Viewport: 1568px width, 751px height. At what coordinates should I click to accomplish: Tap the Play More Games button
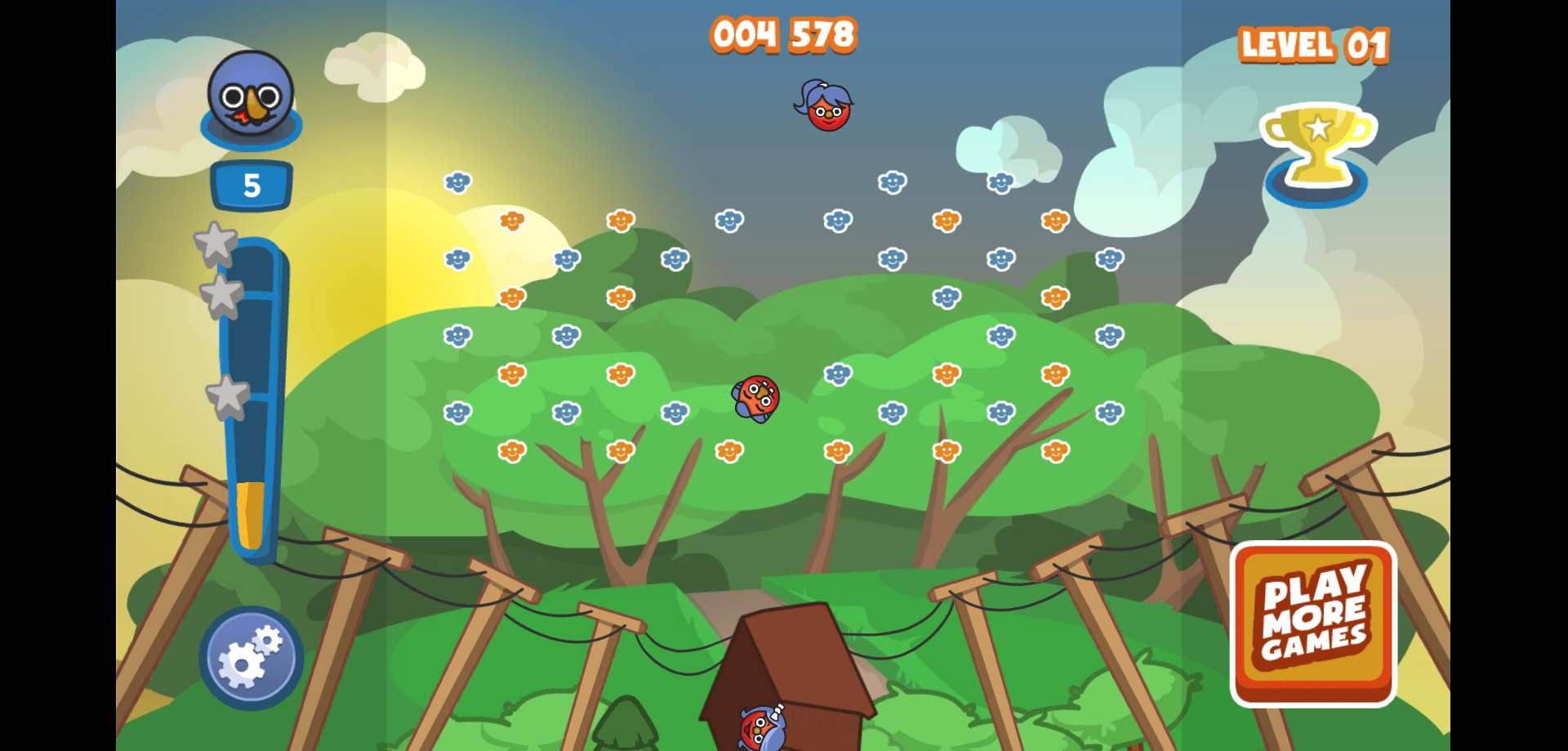tap(1313, 624)
